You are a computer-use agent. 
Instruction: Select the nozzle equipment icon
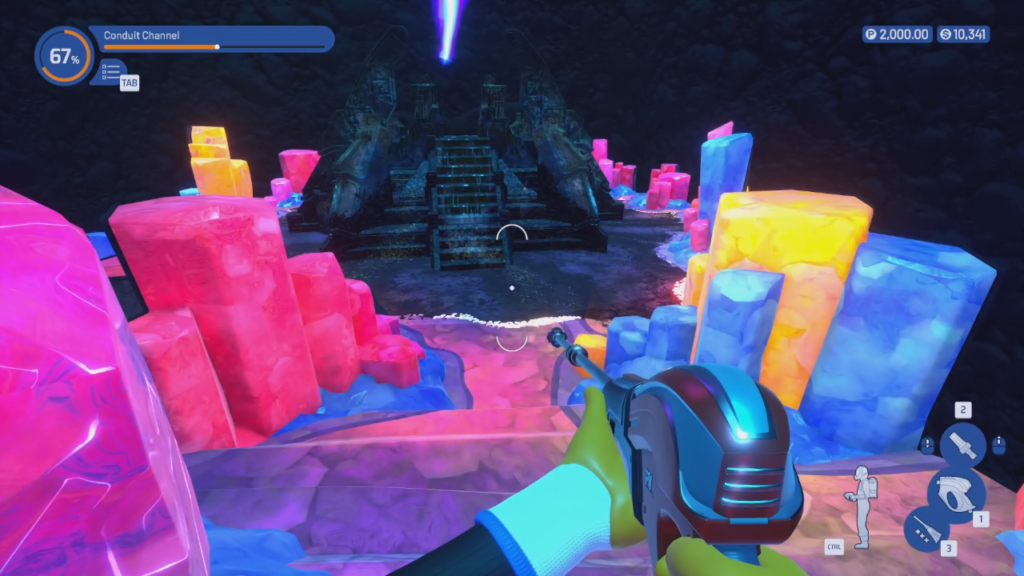pyautogui.click(x=962, y=444)
